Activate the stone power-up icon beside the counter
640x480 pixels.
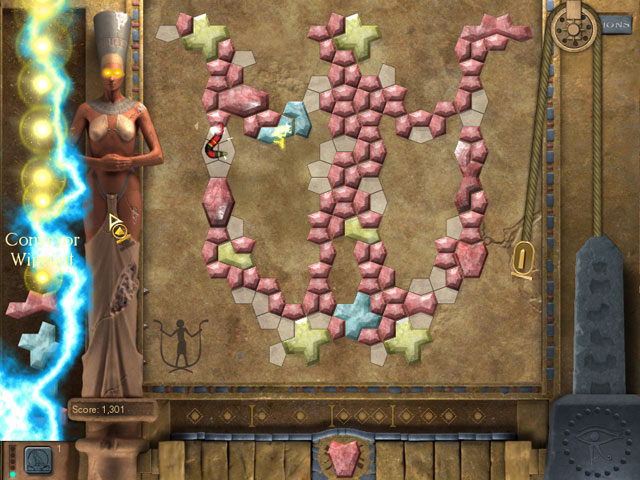coord(37,457)
